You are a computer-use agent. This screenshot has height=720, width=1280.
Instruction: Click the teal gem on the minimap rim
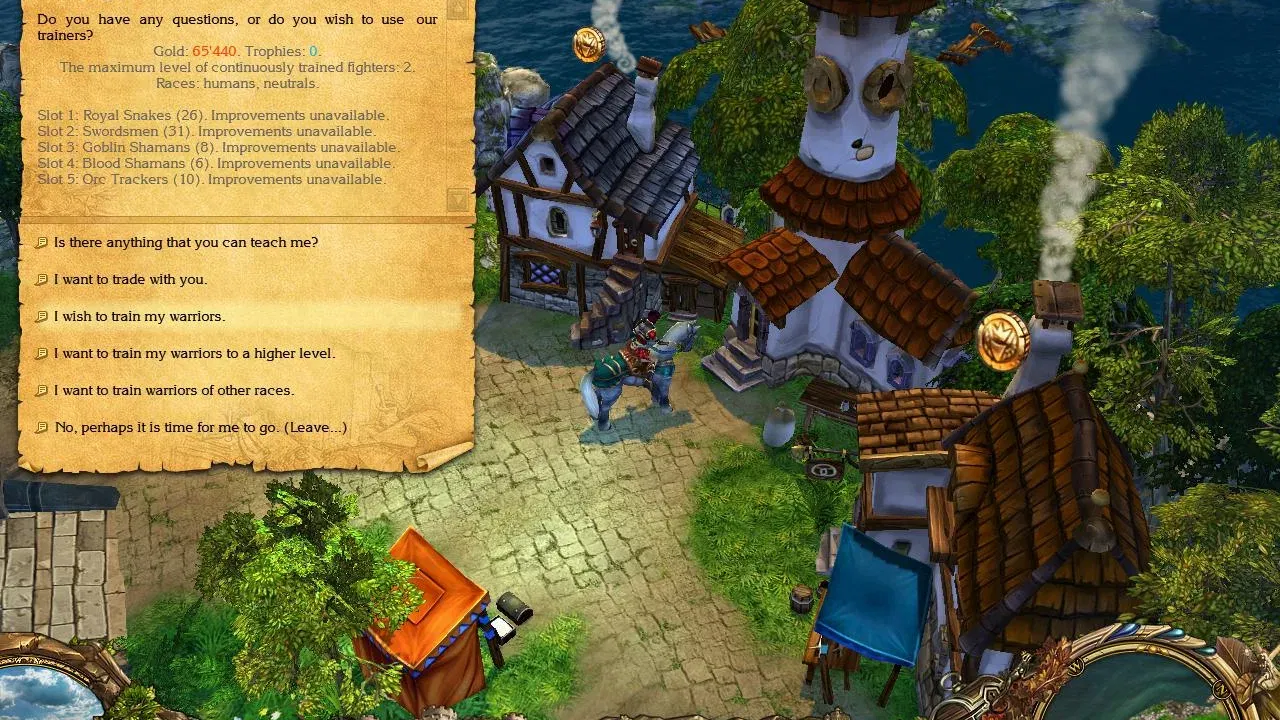click(x=1205, y=652)
